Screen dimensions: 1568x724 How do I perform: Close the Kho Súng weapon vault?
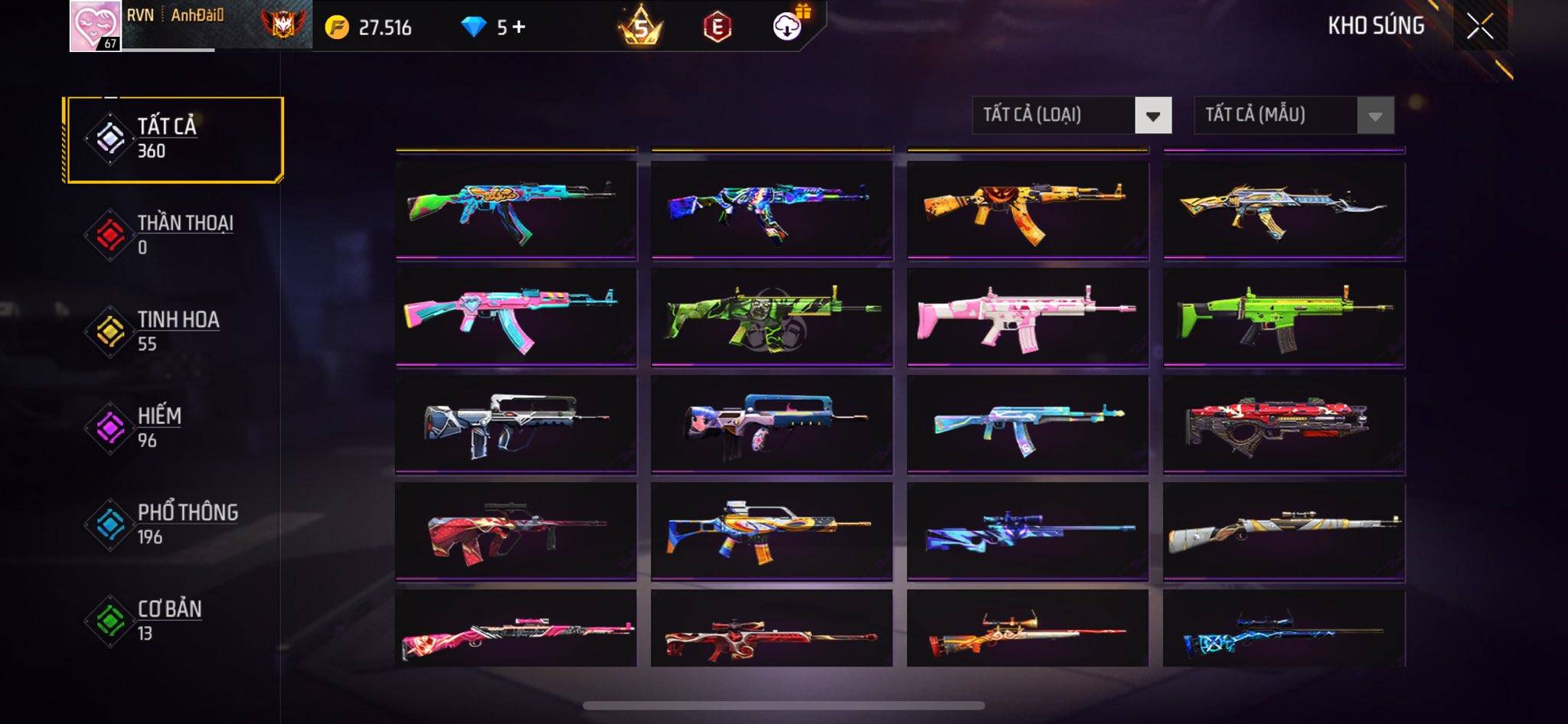[x=1479, y=27]
